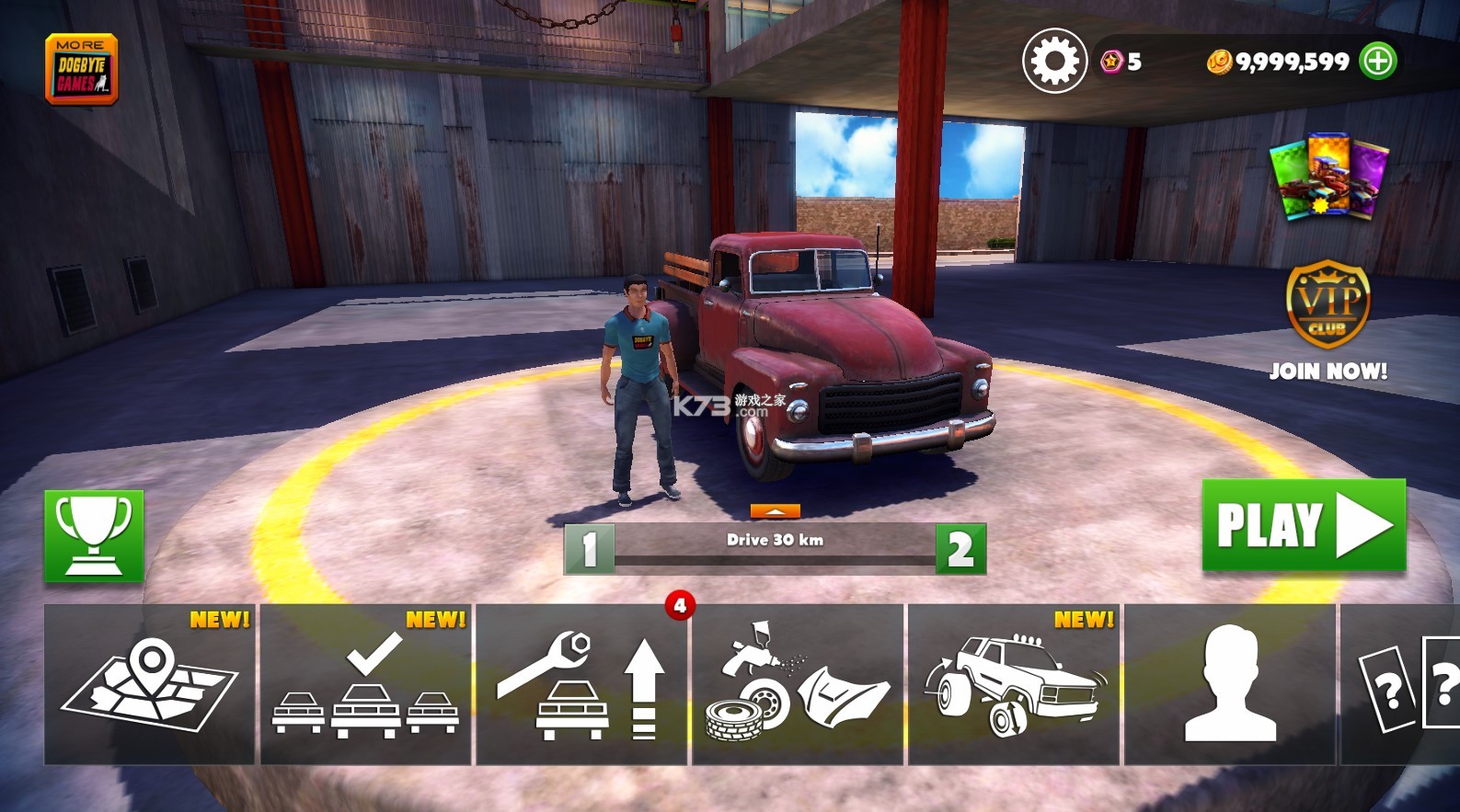Screen dimensions: 1460x812
Task: View the trophy achievements button
Action: click(94, 536)
